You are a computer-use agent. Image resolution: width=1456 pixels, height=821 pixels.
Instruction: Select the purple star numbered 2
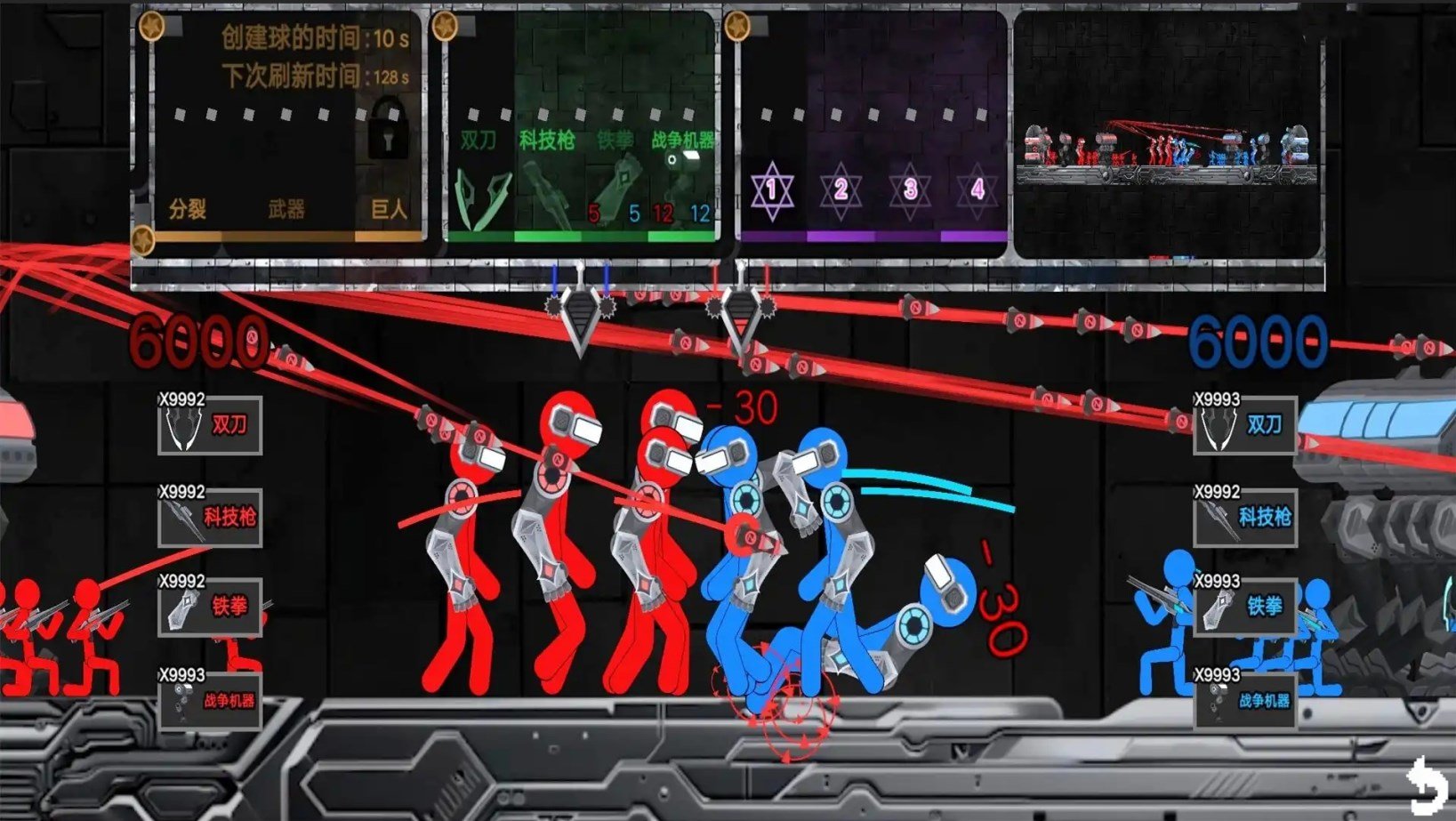[x=841, y=189]
